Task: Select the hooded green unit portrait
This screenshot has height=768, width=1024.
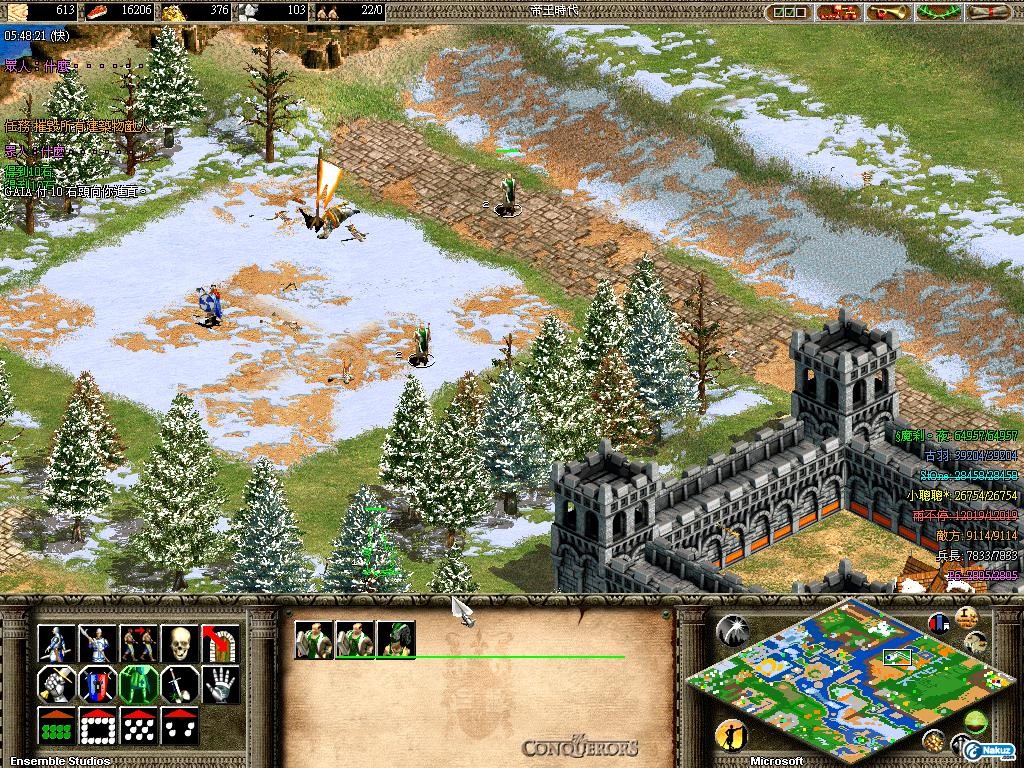Action: click(396, 640)
